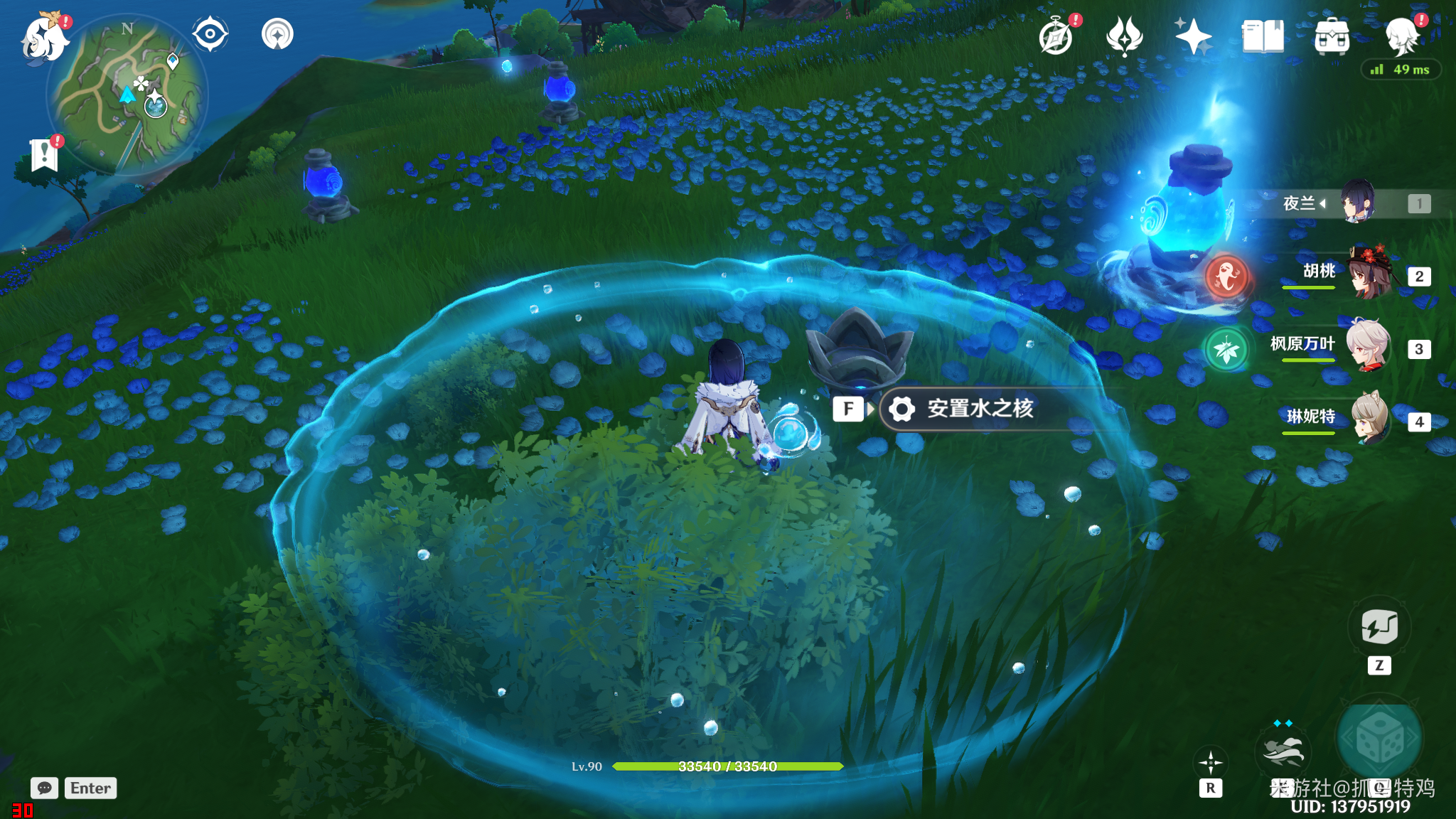The width and height of the screenshot is (1456, 819).
Task: Open the character profile head icon
Action: [x=1402, y=36]
